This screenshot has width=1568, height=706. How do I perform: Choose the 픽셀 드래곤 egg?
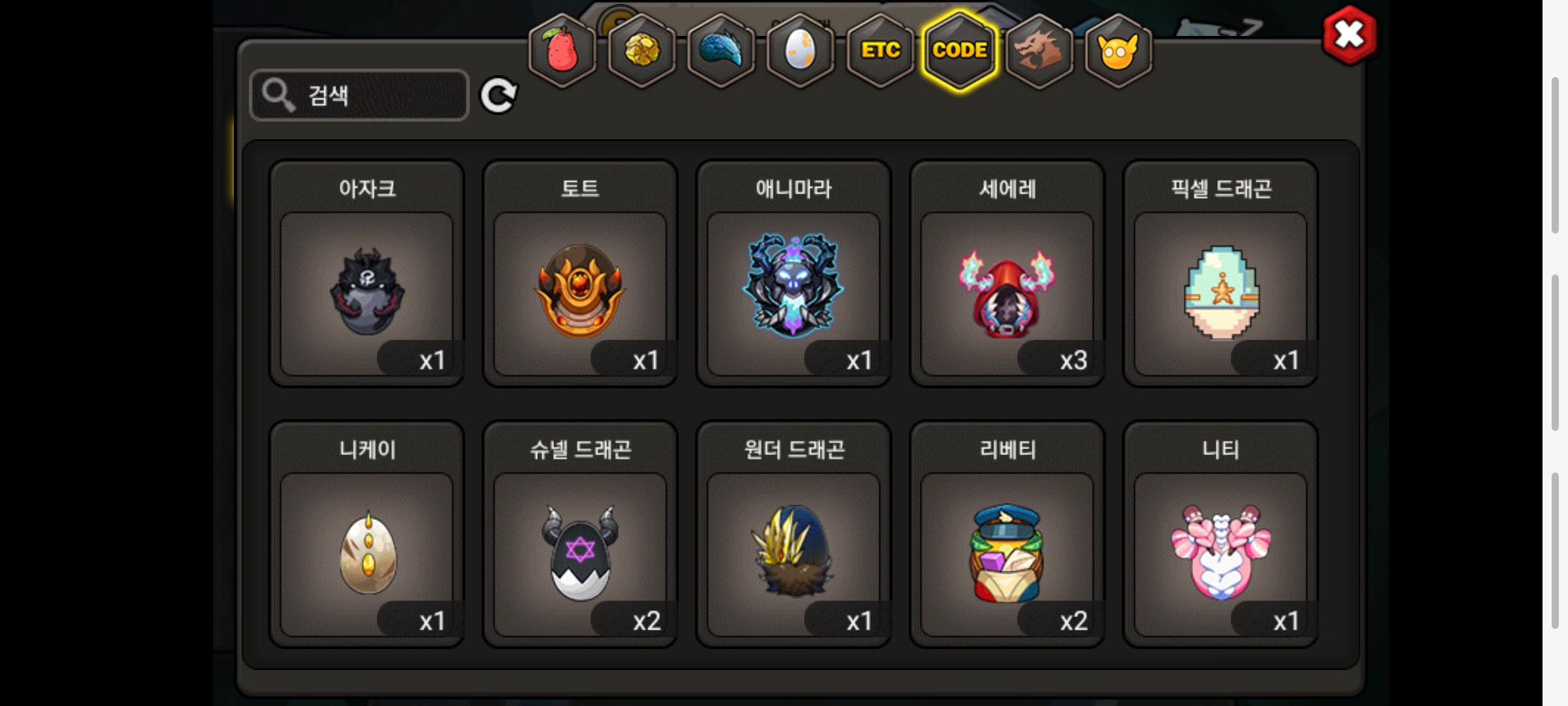tap(1220, 293)
